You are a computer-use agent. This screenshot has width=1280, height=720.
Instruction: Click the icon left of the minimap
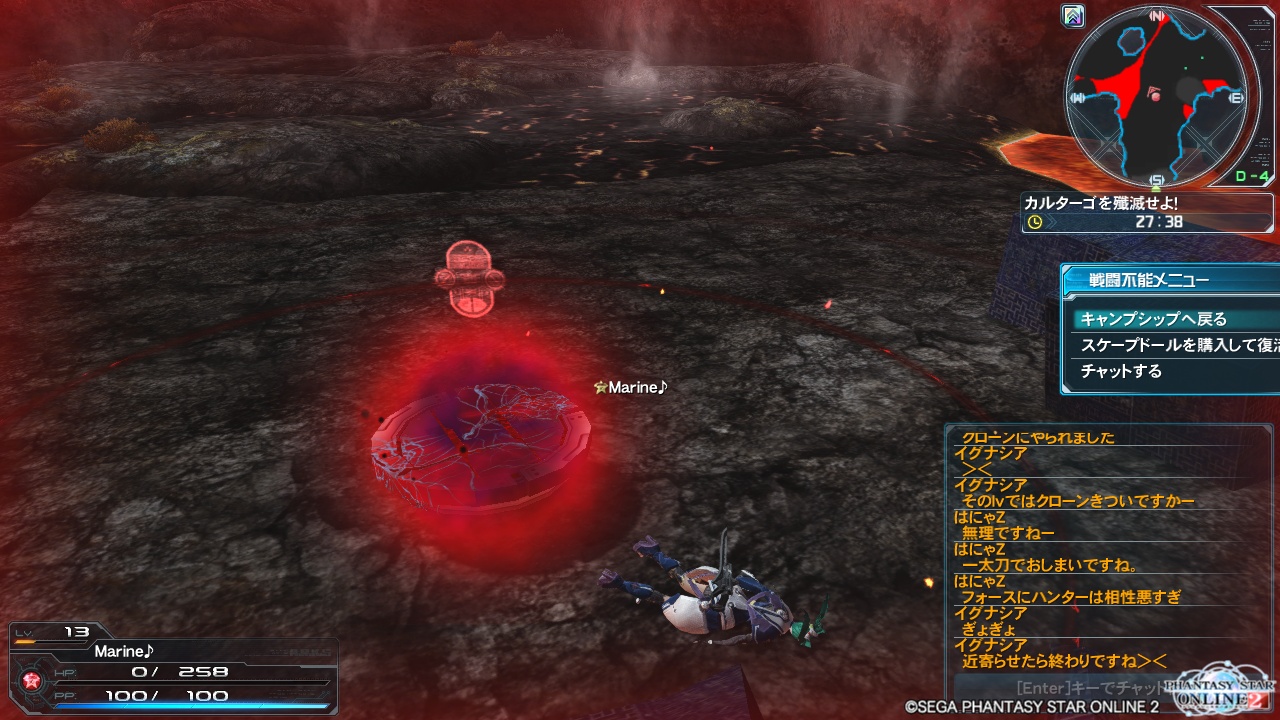point(1074,16)
